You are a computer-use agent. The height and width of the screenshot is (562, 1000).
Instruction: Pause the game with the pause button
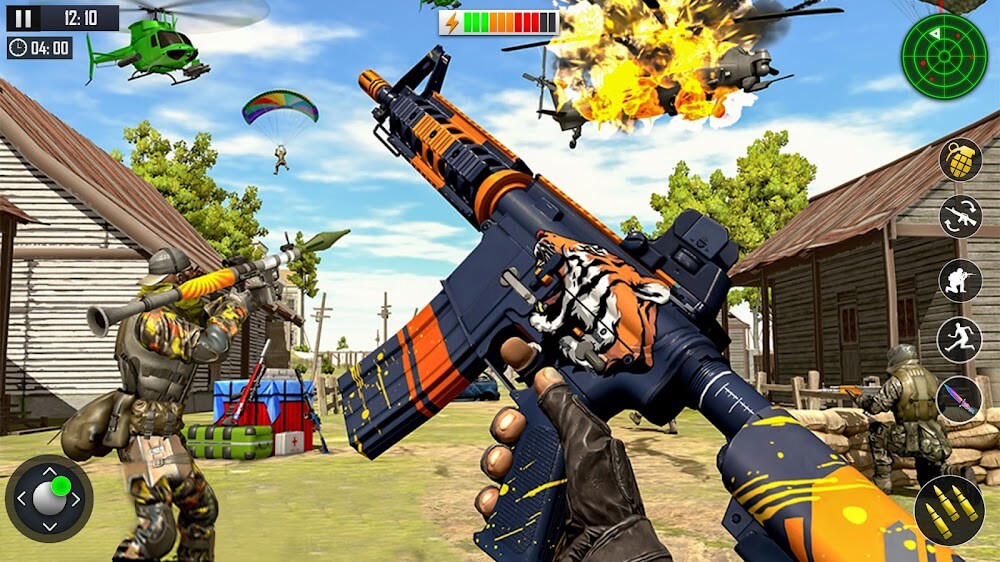point(24,18)
